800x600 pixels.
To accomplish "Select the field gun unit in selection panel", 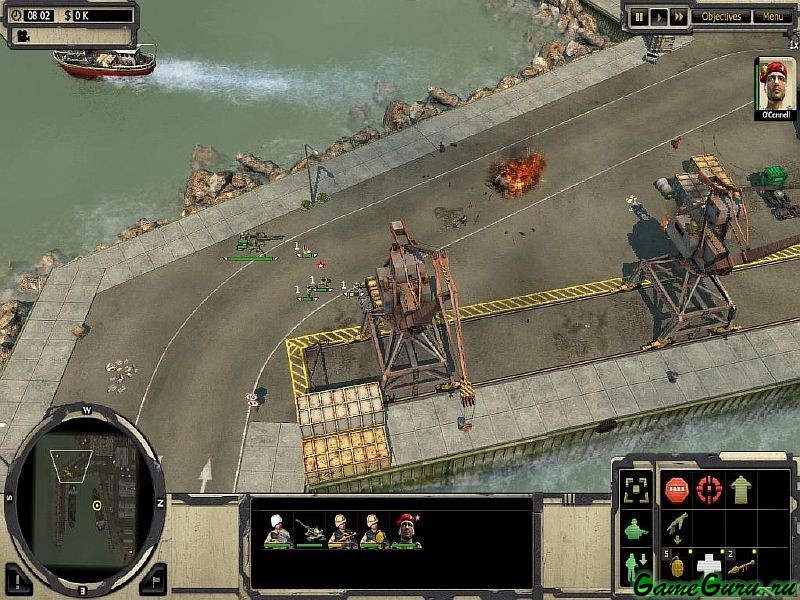I will pyautogui.click(x=312, y=530).
